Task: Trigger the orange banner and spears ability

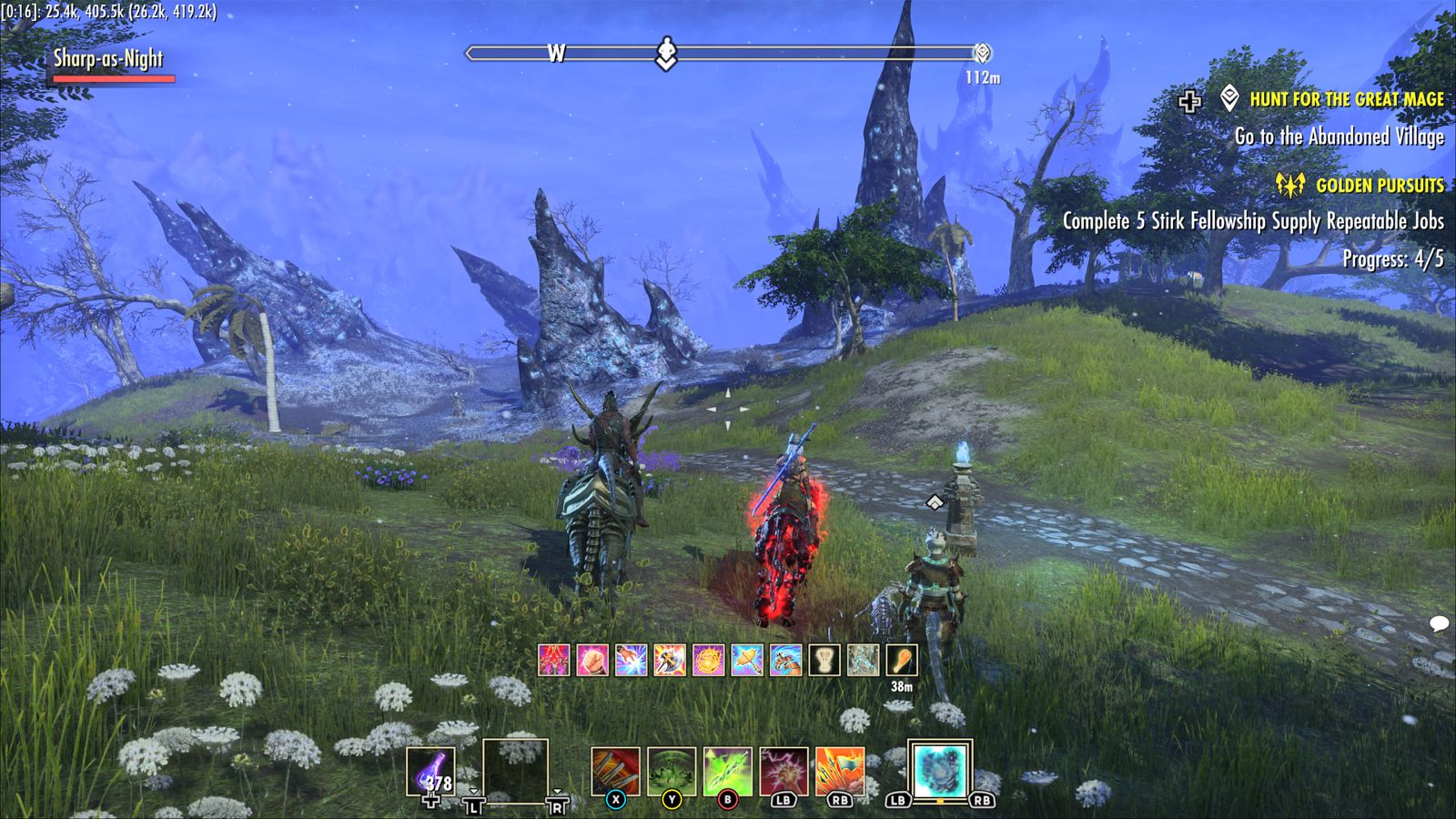Action: (x=839, y=772)
